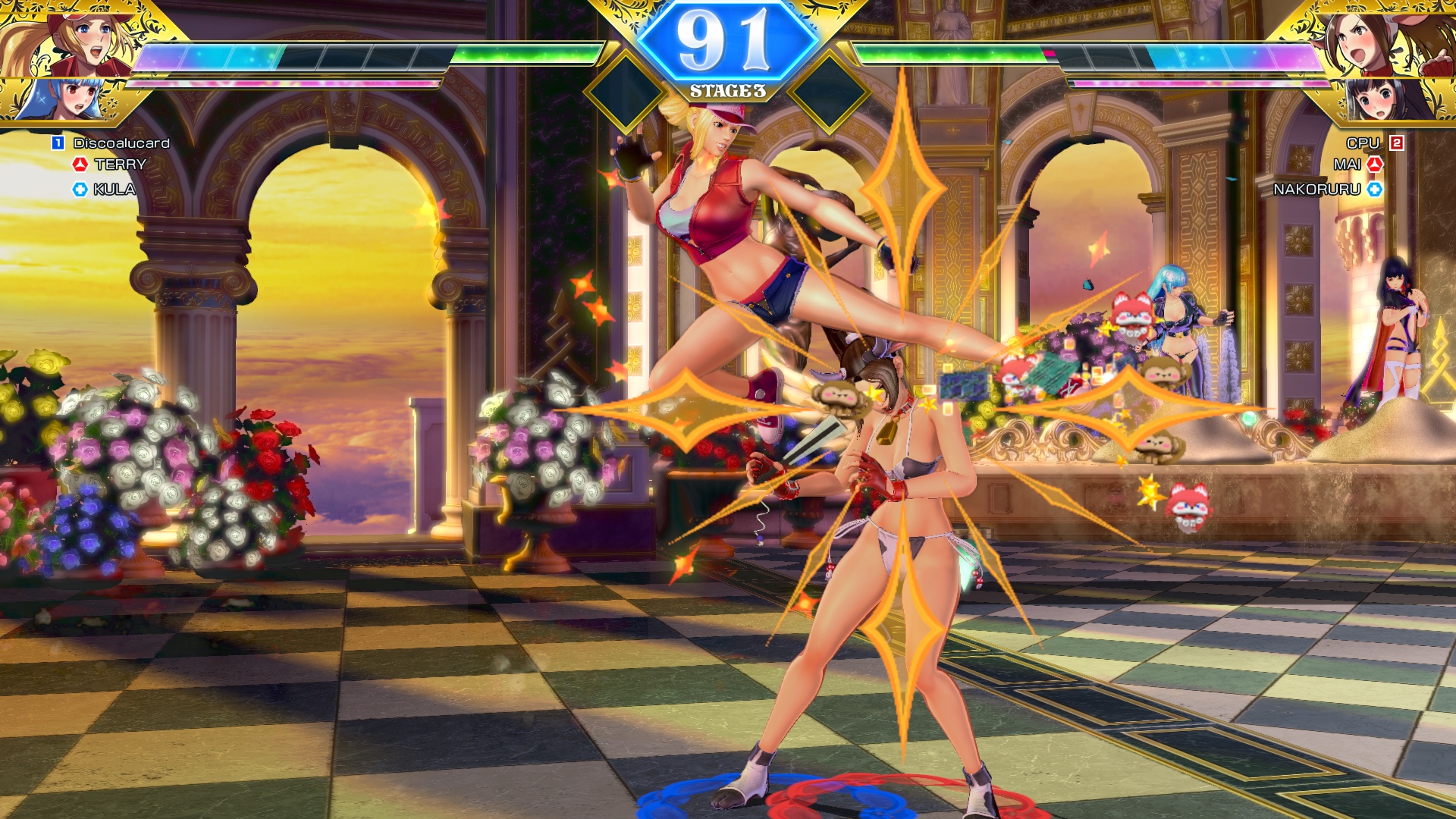
Task: Choose the MAI name entry under CPU
Action: tap(1347, 165)
